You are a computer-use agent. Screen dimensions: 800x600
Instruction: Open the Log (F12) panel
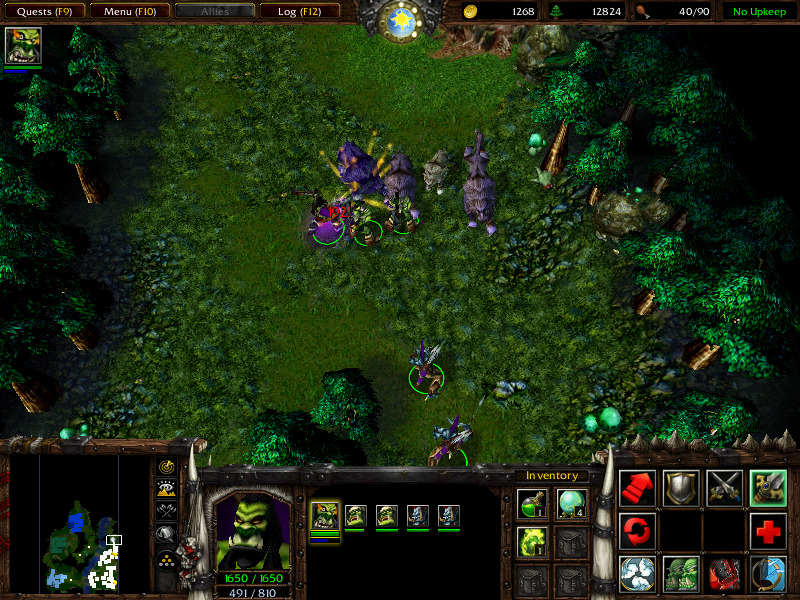click(298, 12)
